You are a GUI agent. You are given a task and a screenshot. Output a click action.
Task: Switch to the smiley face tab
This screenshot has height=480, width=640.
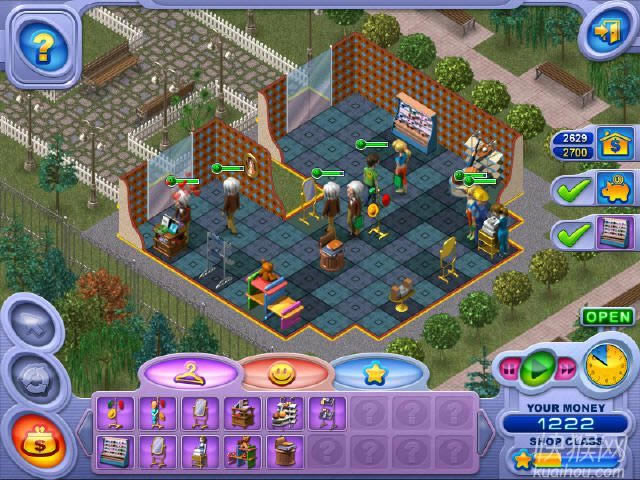click(x=284, y=374)
